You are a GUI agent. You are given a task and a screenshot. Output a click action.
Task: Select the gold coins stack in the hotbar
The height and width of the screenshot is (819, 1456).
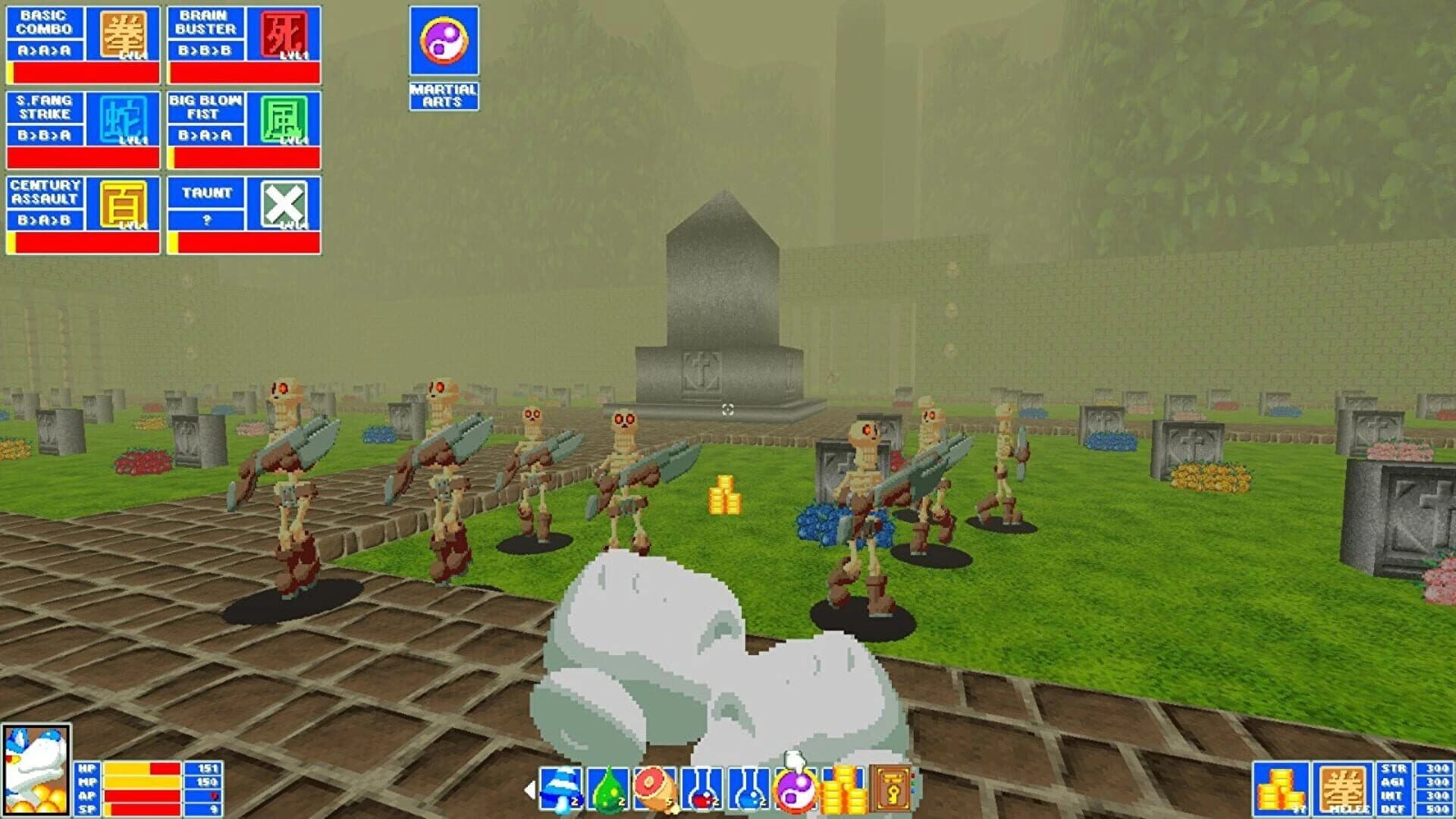(844, 789)
